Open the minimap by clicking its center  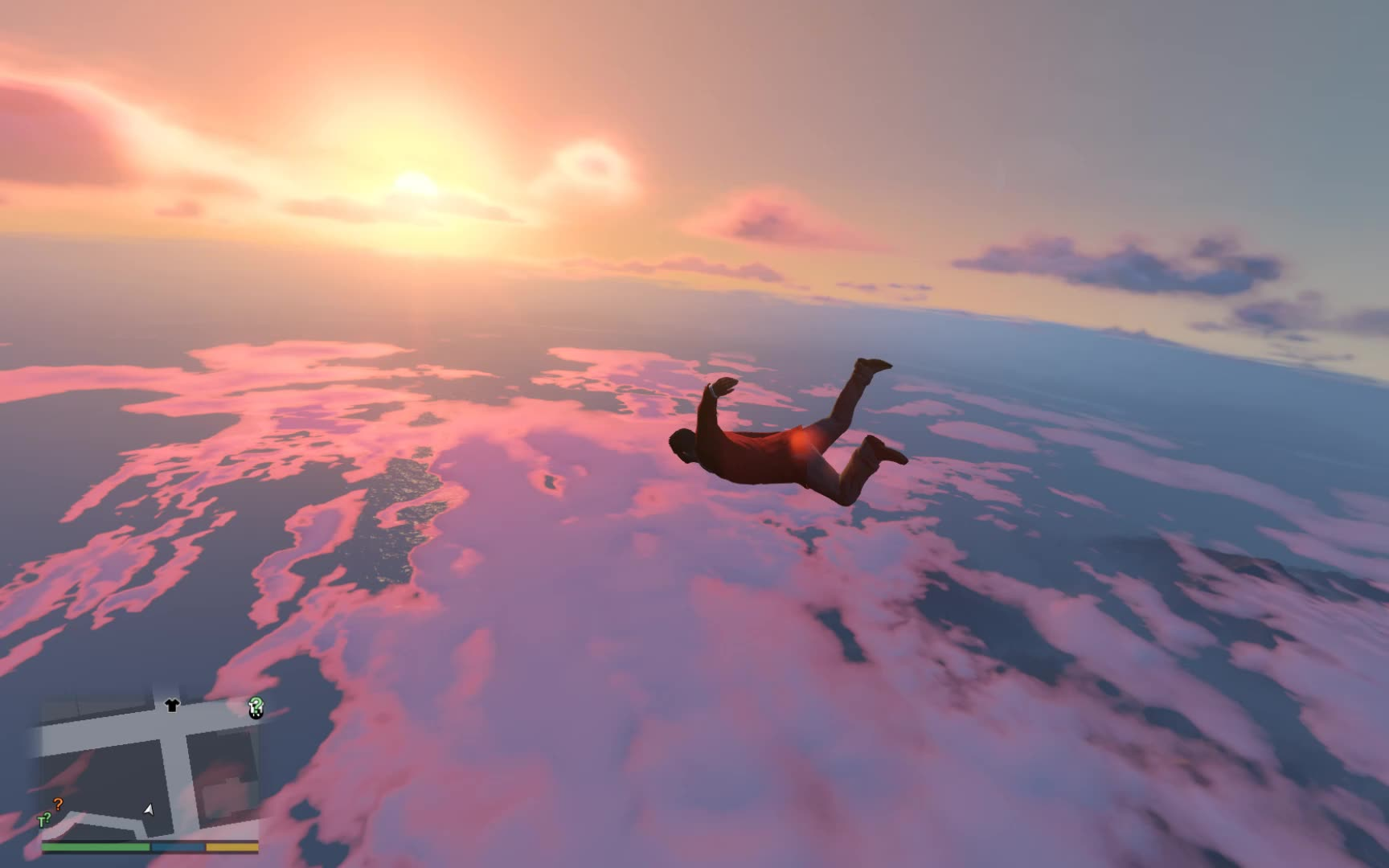[x=153, y=764]
